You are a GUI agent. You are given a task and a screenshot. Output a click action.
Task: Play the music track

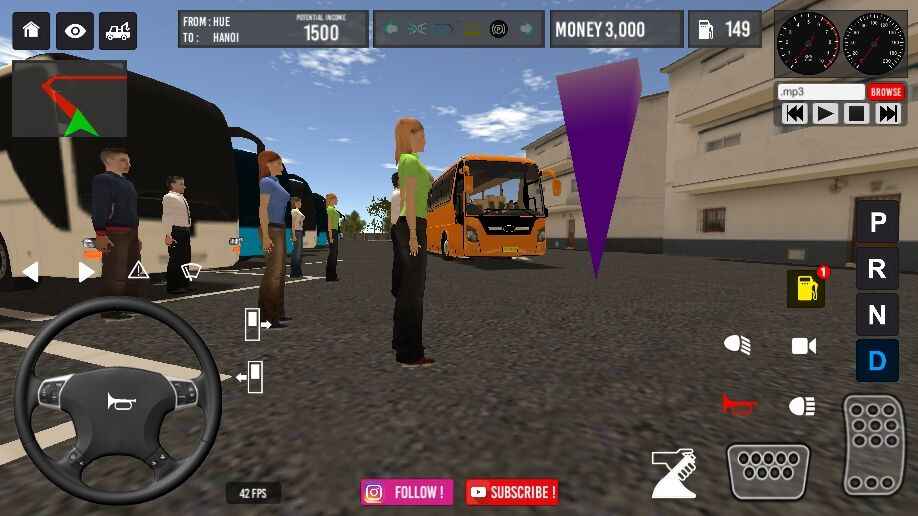(825, 113)
